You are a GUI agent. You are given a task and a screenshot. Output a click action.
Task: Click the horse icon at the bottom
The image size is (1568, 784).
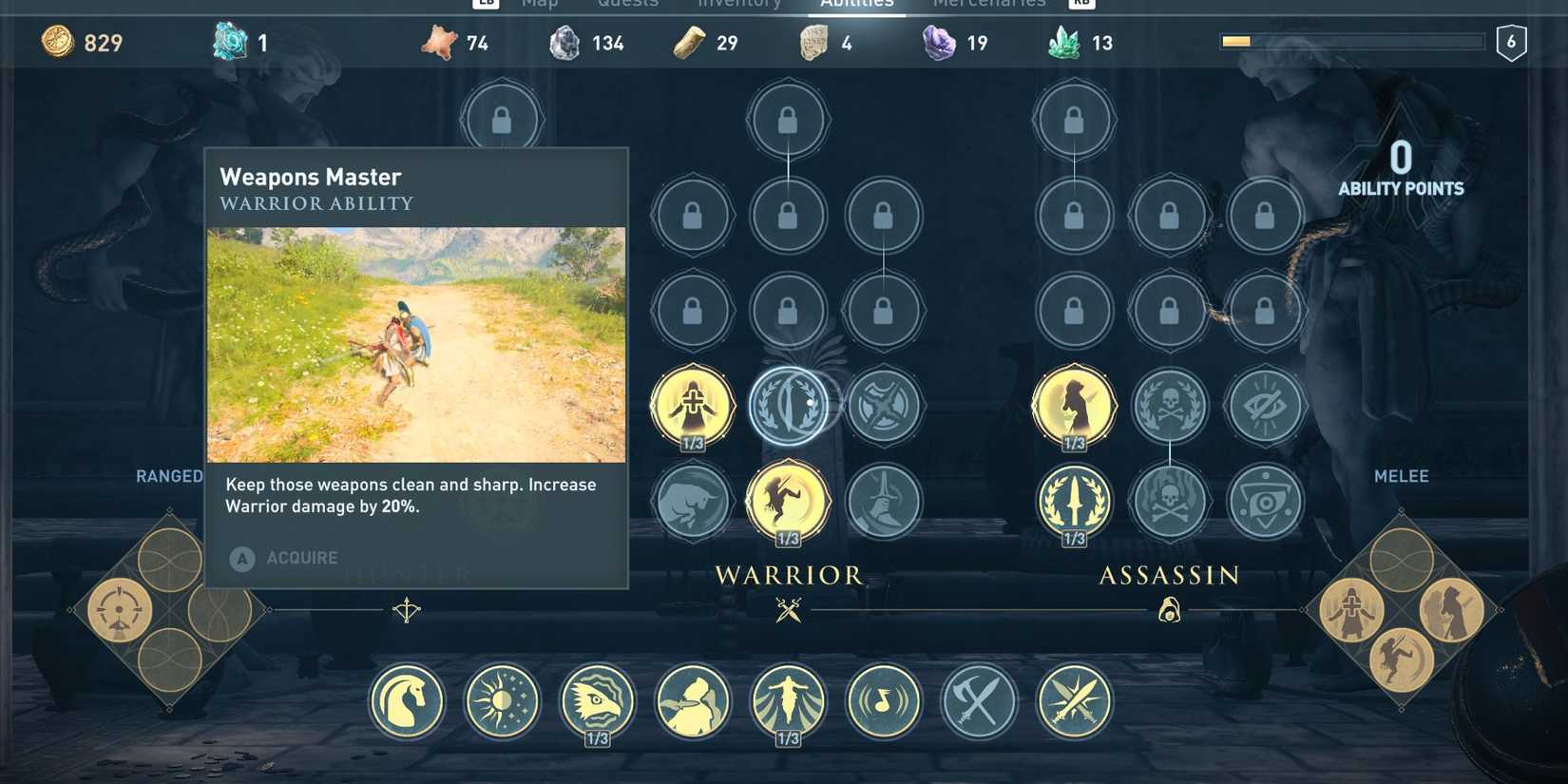point(407,701)
